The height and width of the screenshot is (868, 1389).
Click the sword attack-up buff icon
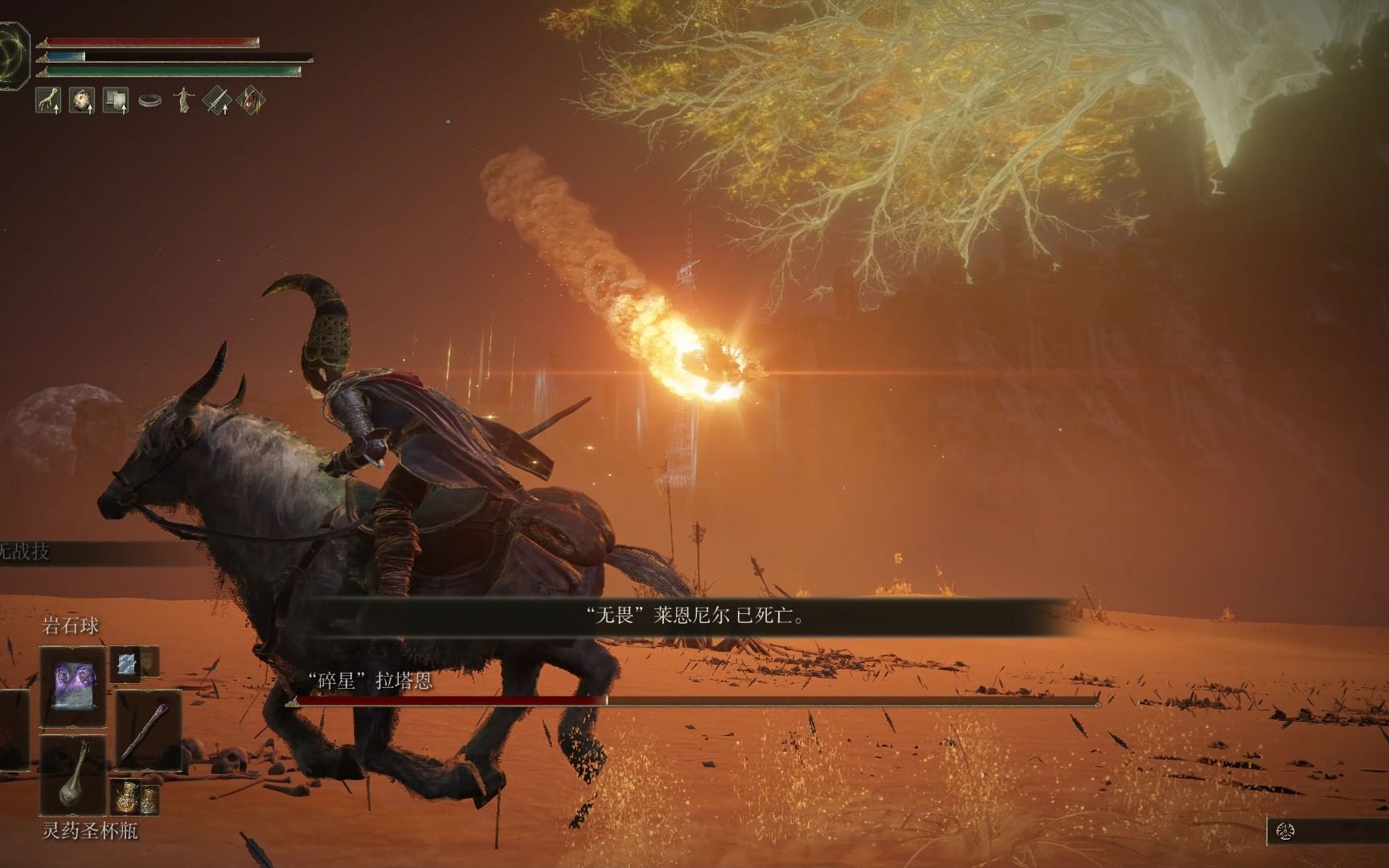[217, 100]
